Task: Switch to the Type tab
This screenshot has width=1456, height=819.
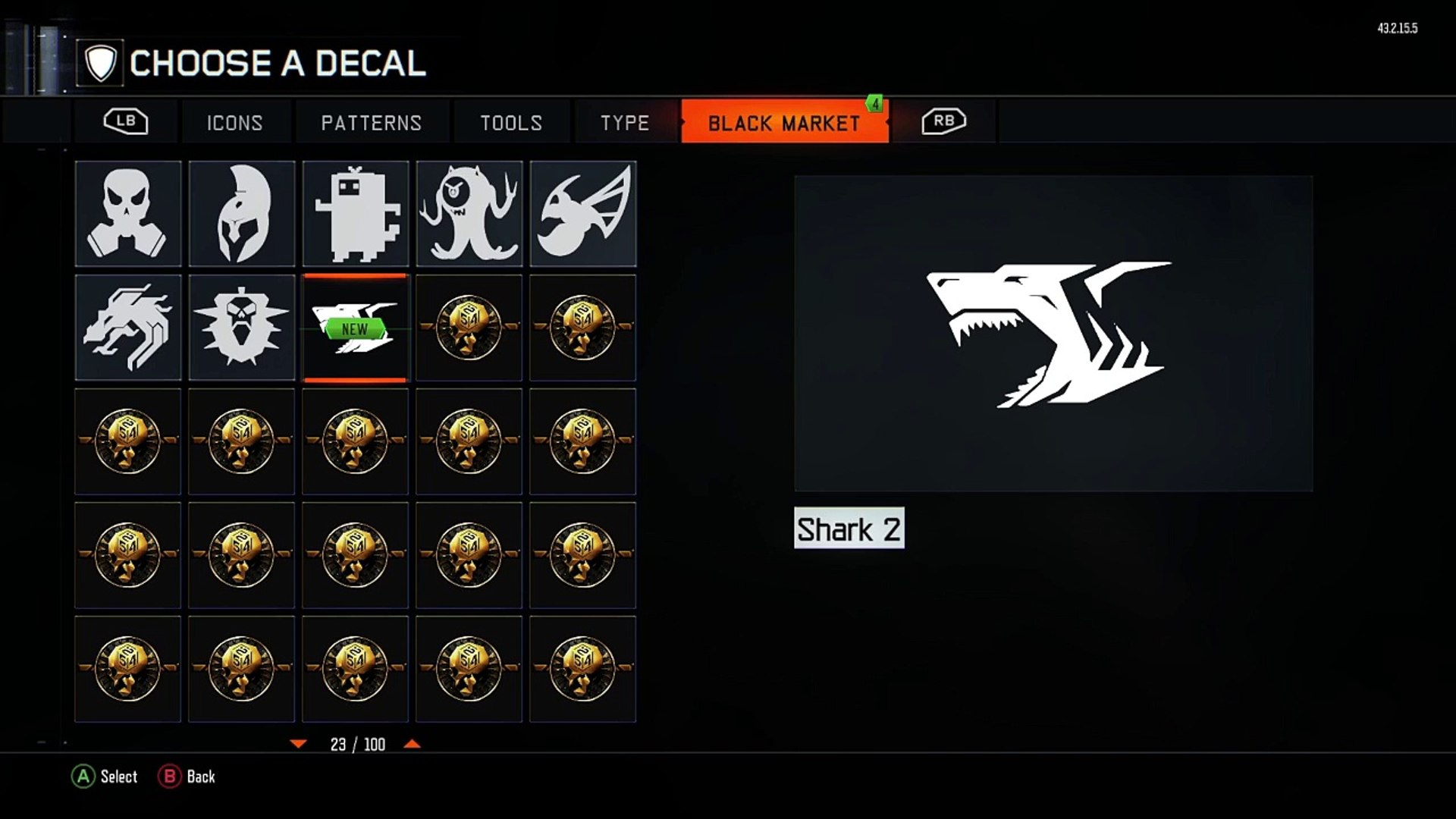Action: pos(625,123)
